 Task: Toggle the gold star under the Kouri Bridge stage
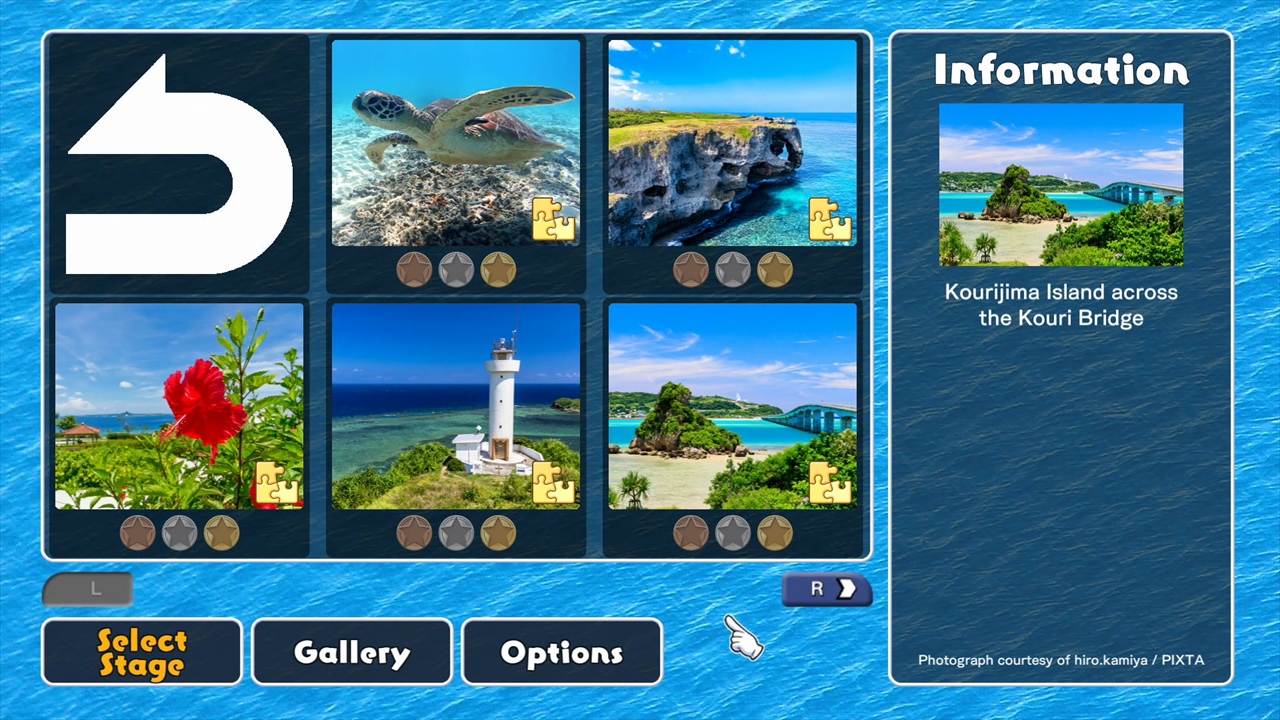point(775,533)
